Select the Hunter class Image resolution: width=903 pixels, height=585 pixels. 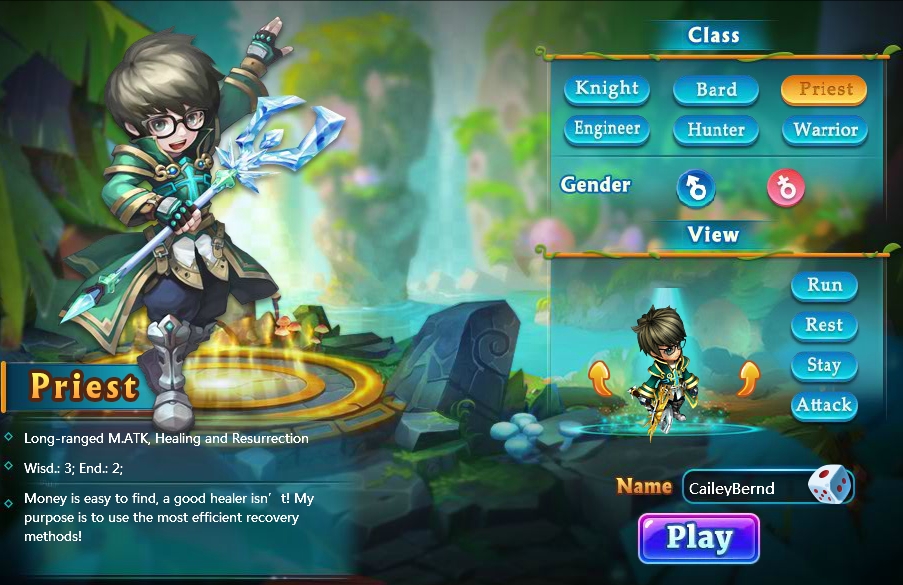(x=716, y=130)
